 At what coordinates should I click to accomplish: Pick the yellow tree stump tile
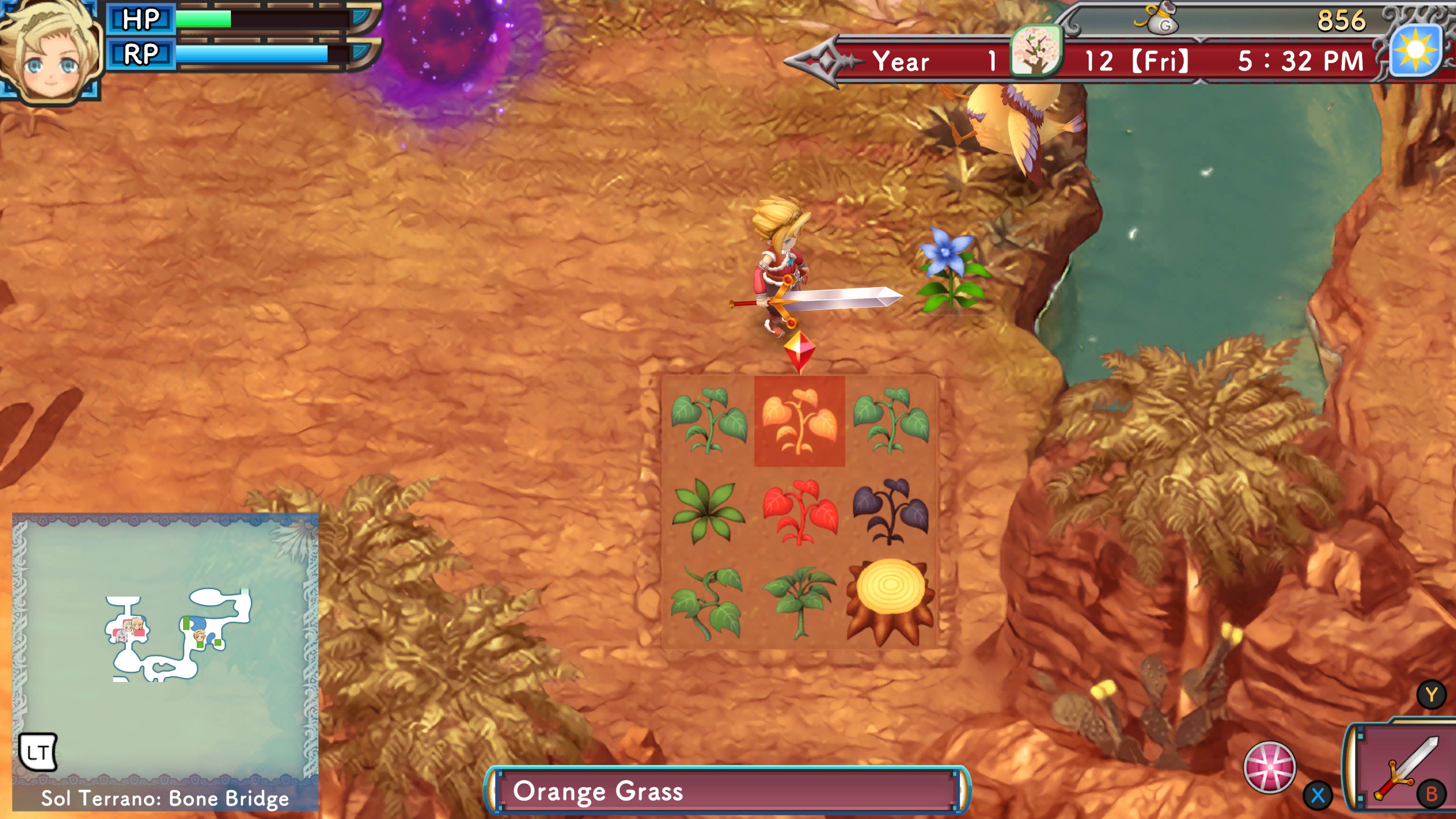tap(890, 602)
